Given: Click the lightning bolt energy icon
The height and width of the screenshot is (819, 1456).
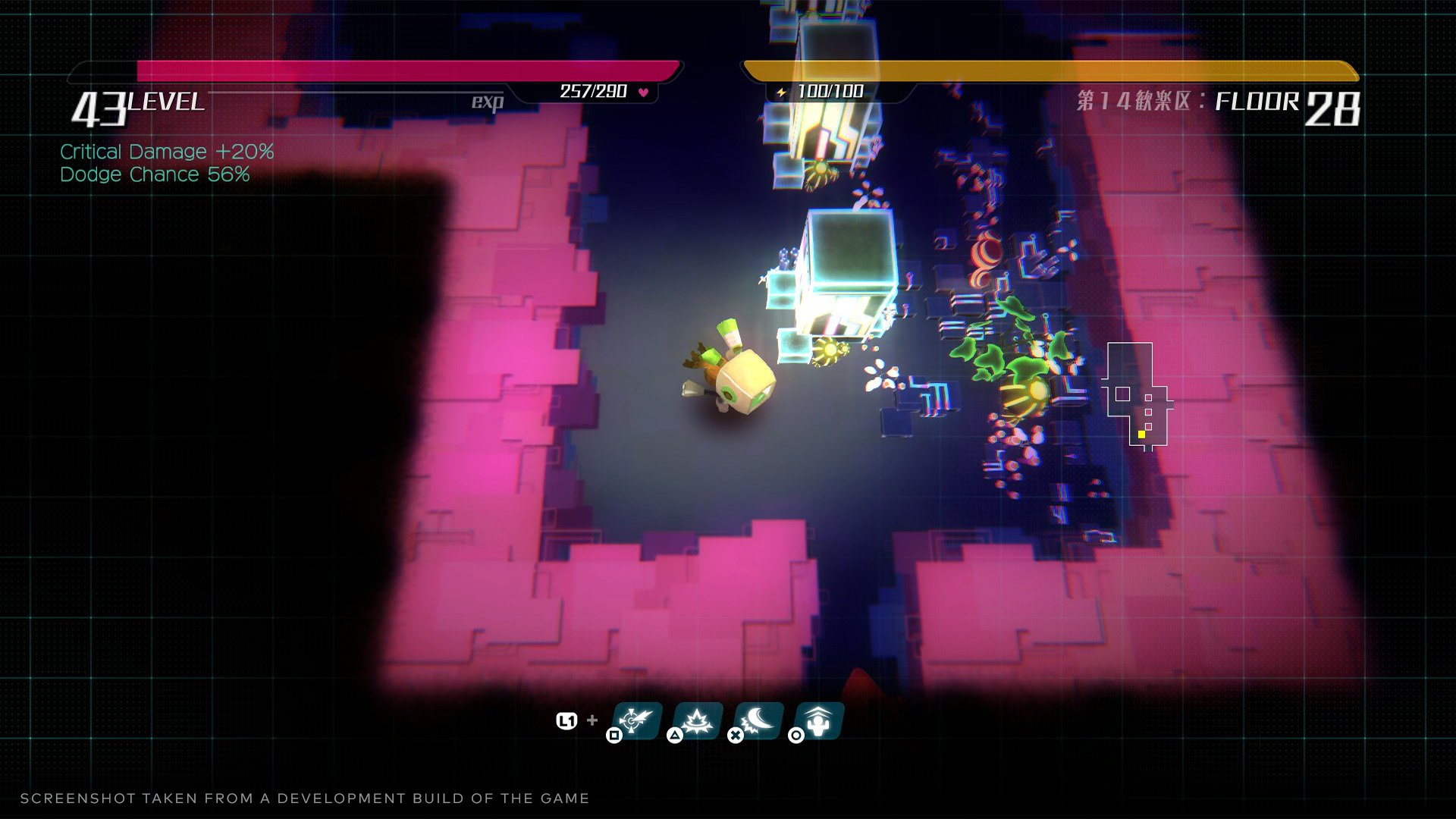Looking at the screenshot, I should 780,90.
